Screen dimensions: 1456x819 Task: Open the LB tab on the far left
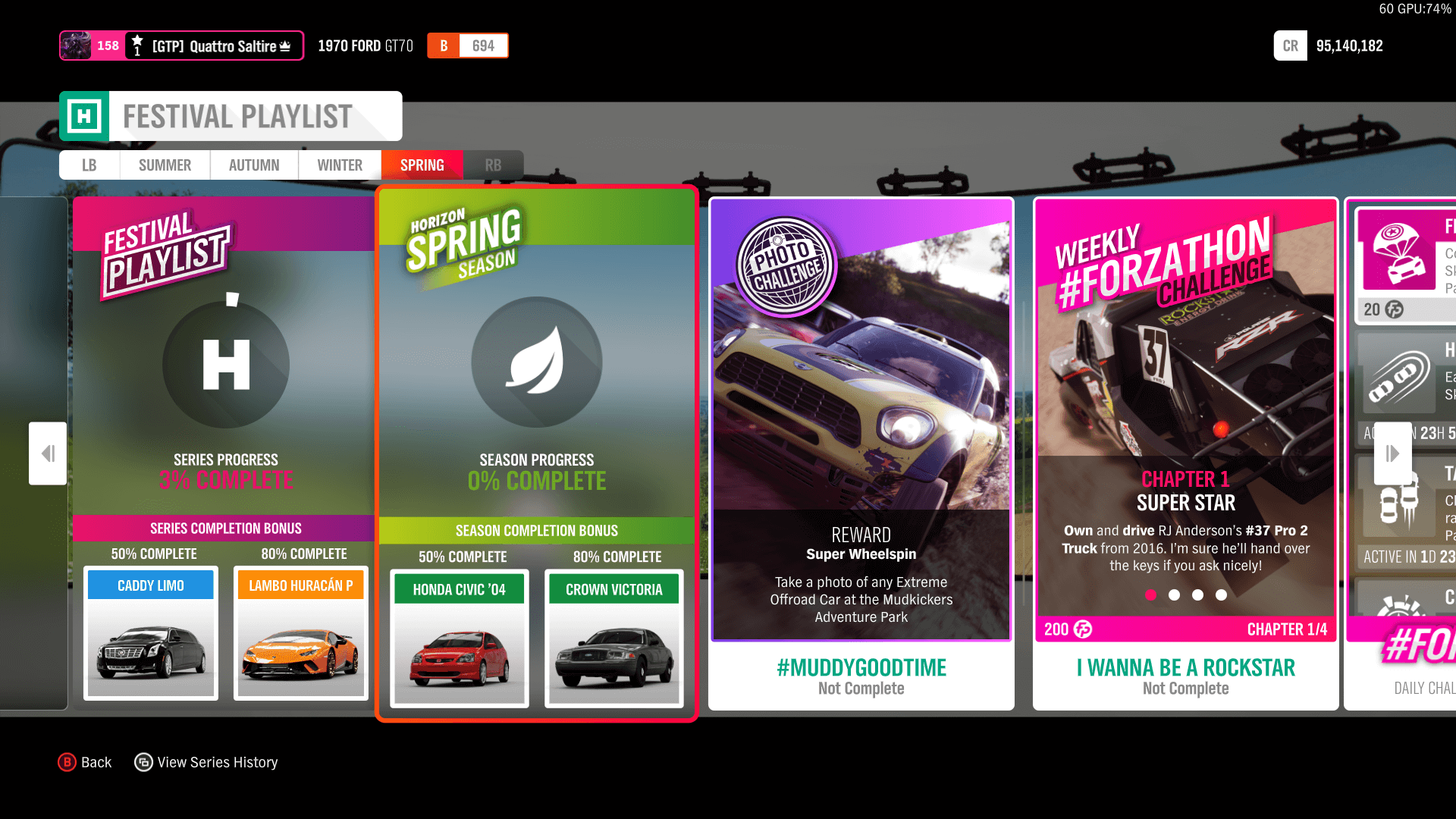pyautogui.click(x=89, y=165)
